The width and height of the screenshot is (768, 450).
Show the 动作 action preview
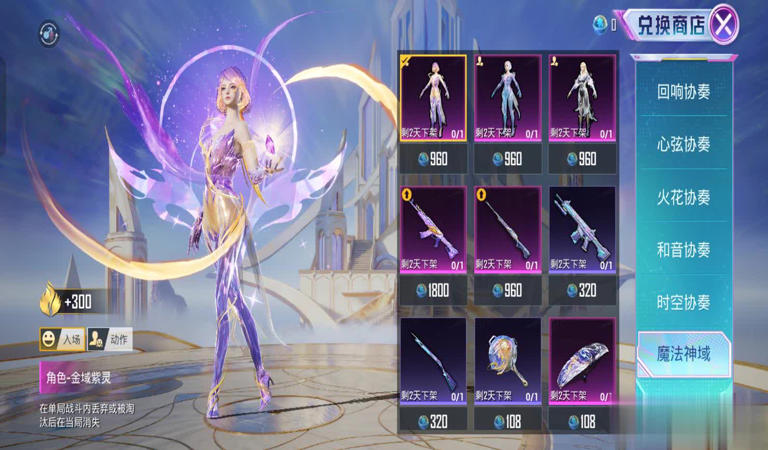tap(109, 340)
